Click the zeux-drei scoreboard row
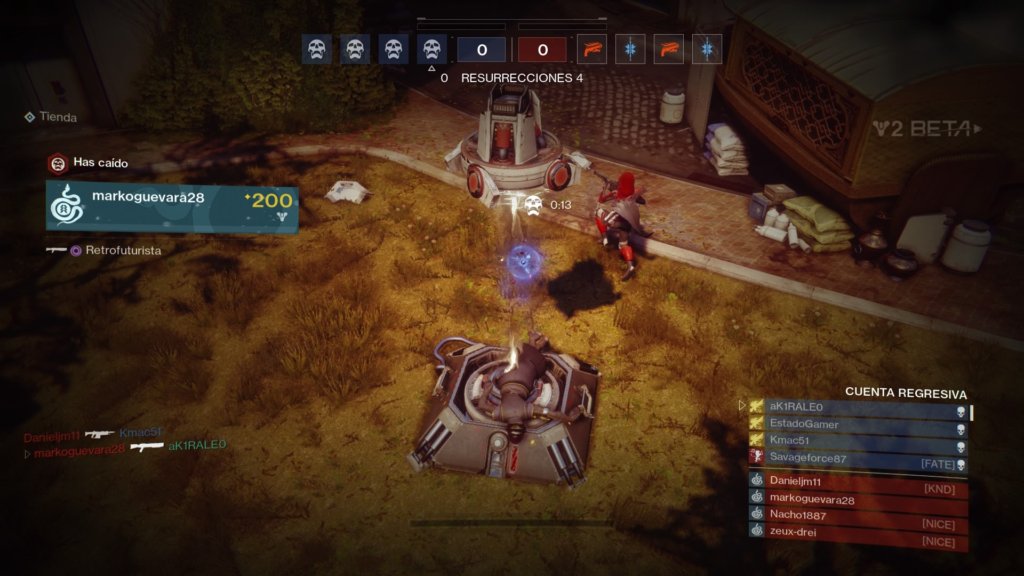The height and width of the screenshot is (576, 1024). (x=858, y=532)
